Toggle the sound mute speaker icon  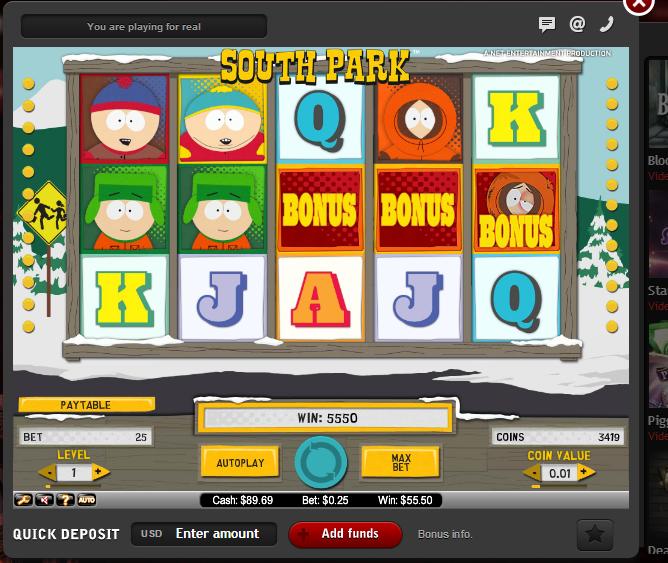pyautogui.click(x=44, y=499)
